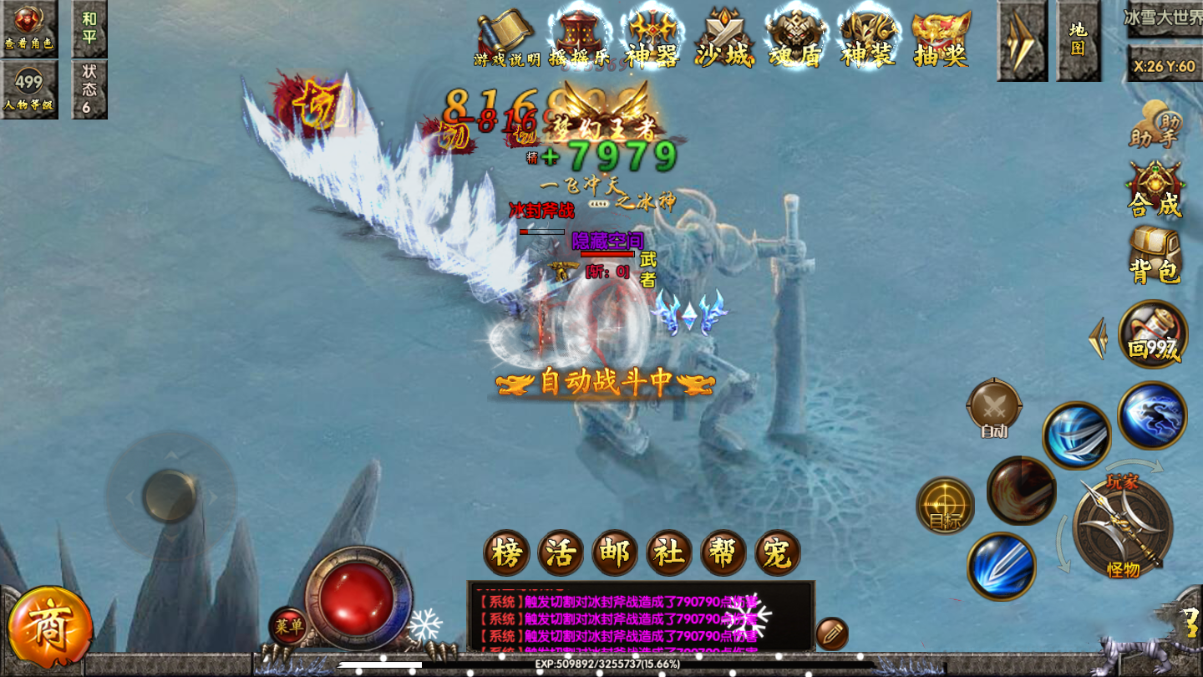Open the 商 shop orb

tap(49, 628)
